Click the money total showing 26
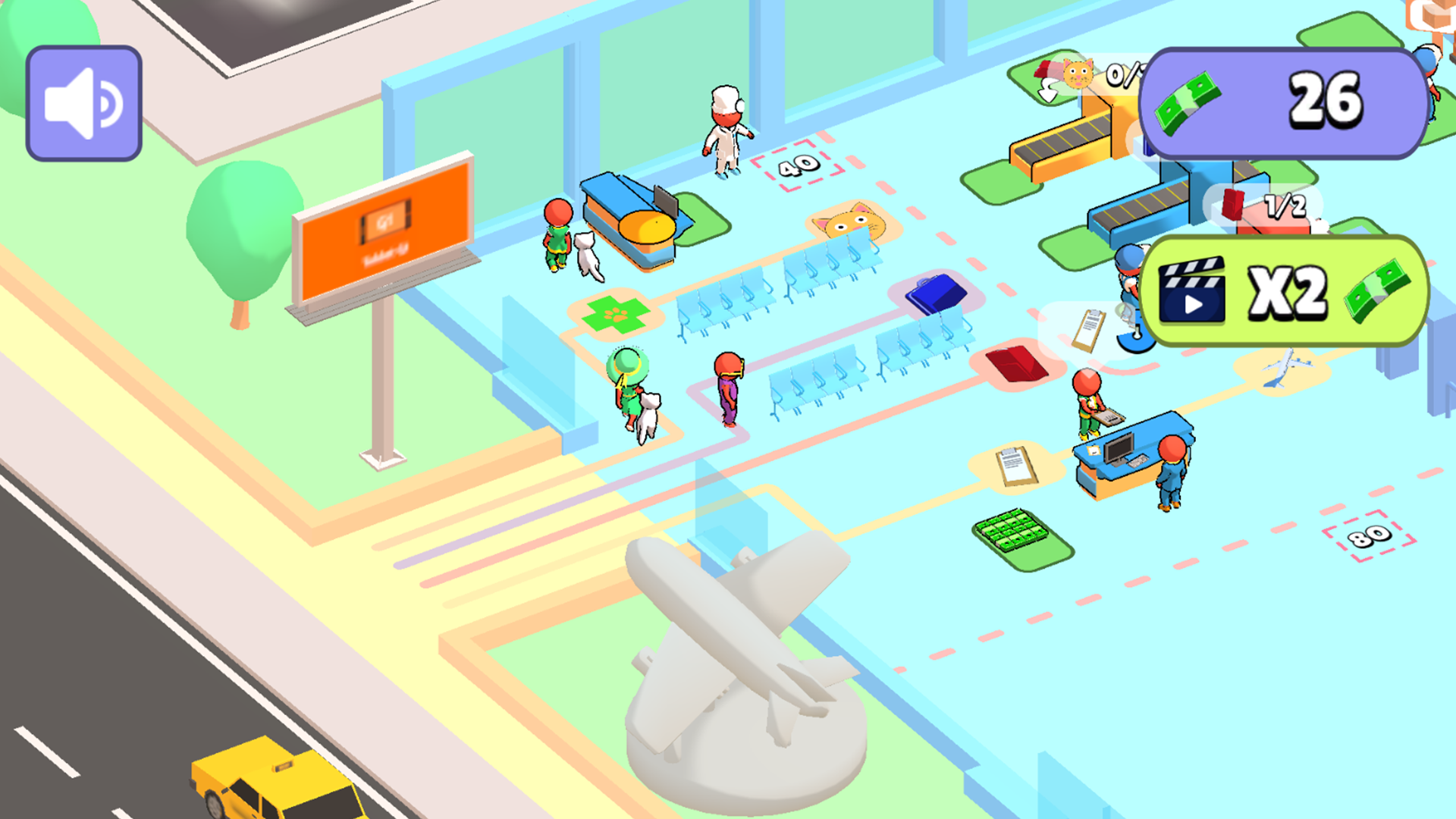 pyautogui.click(x=1322, y=101)
